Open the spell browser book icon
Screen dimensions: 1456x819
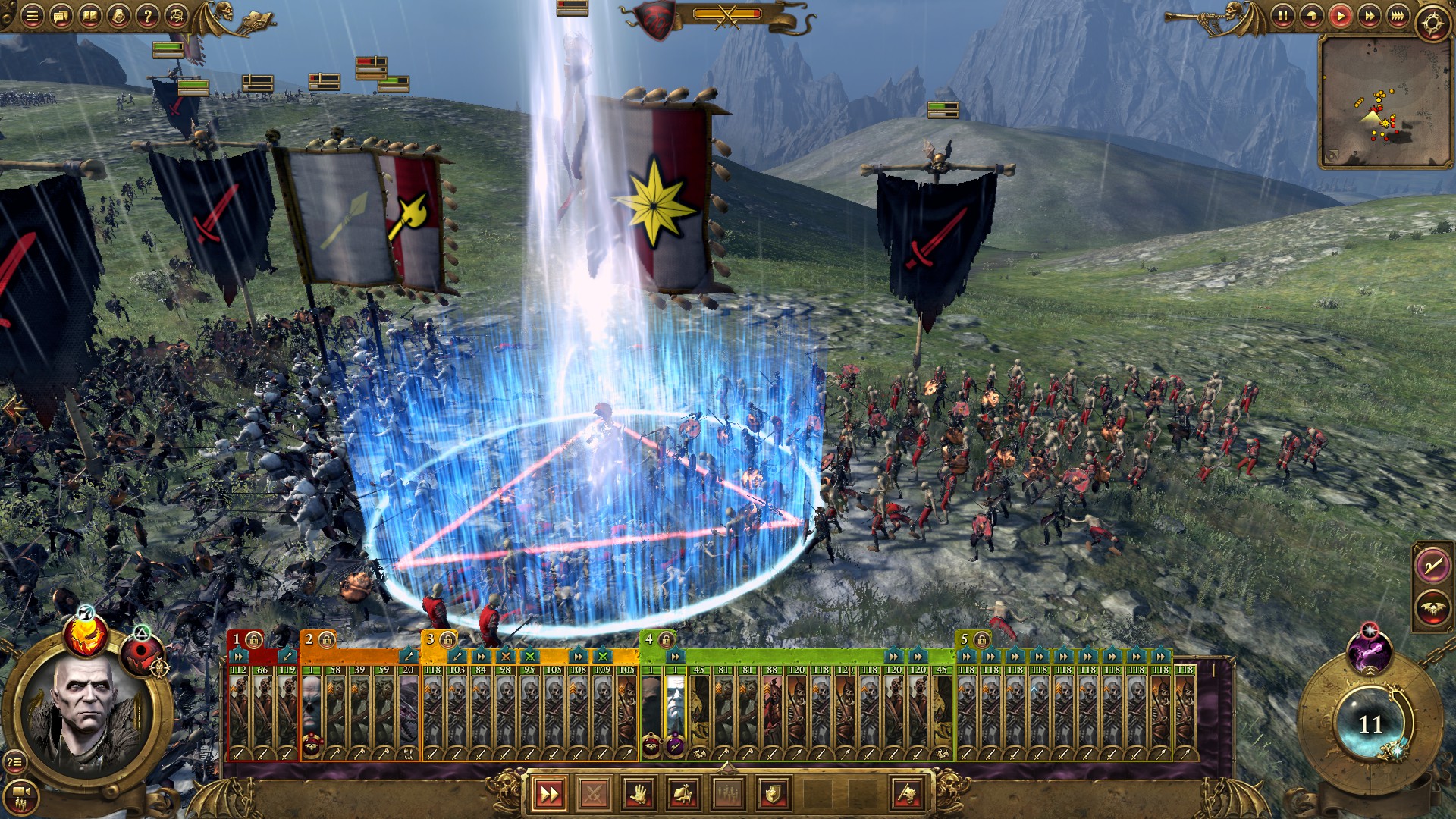click(89, 16)
